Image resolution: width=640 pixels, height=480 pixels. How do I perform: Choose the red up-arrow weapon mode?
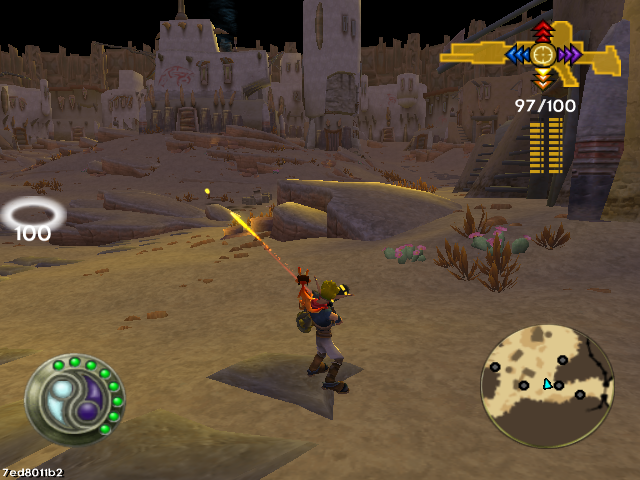(543, 31)
